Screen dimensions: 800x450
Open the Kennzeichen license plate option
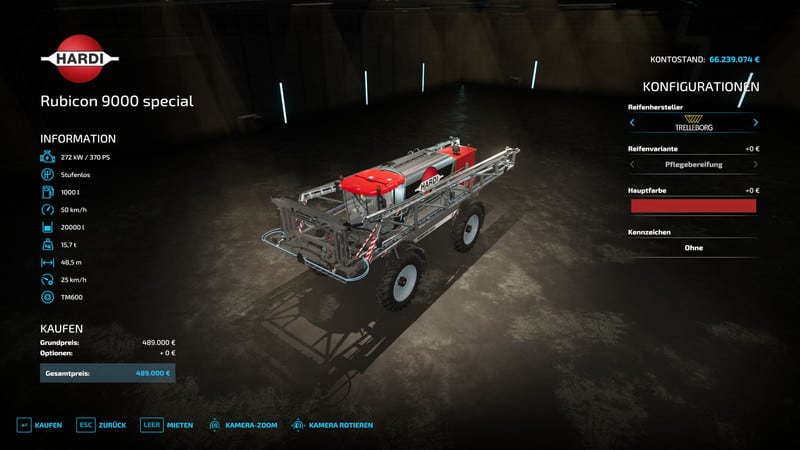click(x=692, y=247)
